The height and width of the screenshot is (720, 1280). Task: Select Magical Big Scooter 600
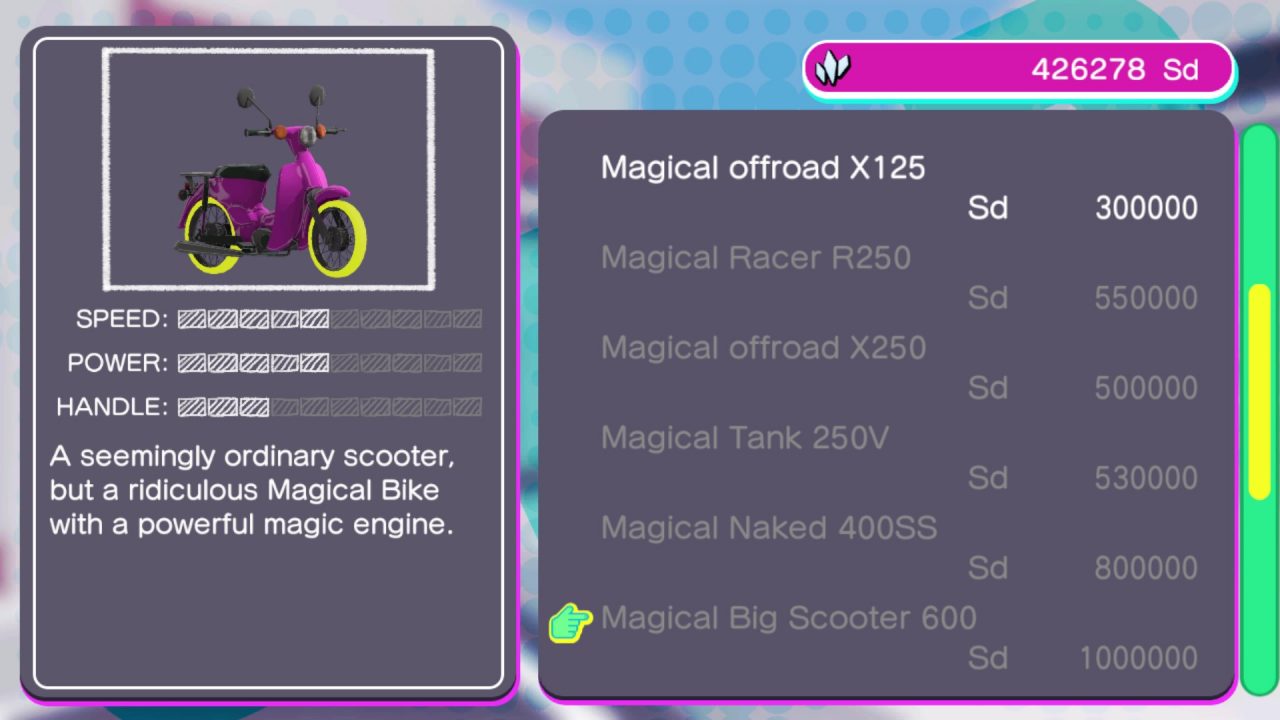(788, 618)
